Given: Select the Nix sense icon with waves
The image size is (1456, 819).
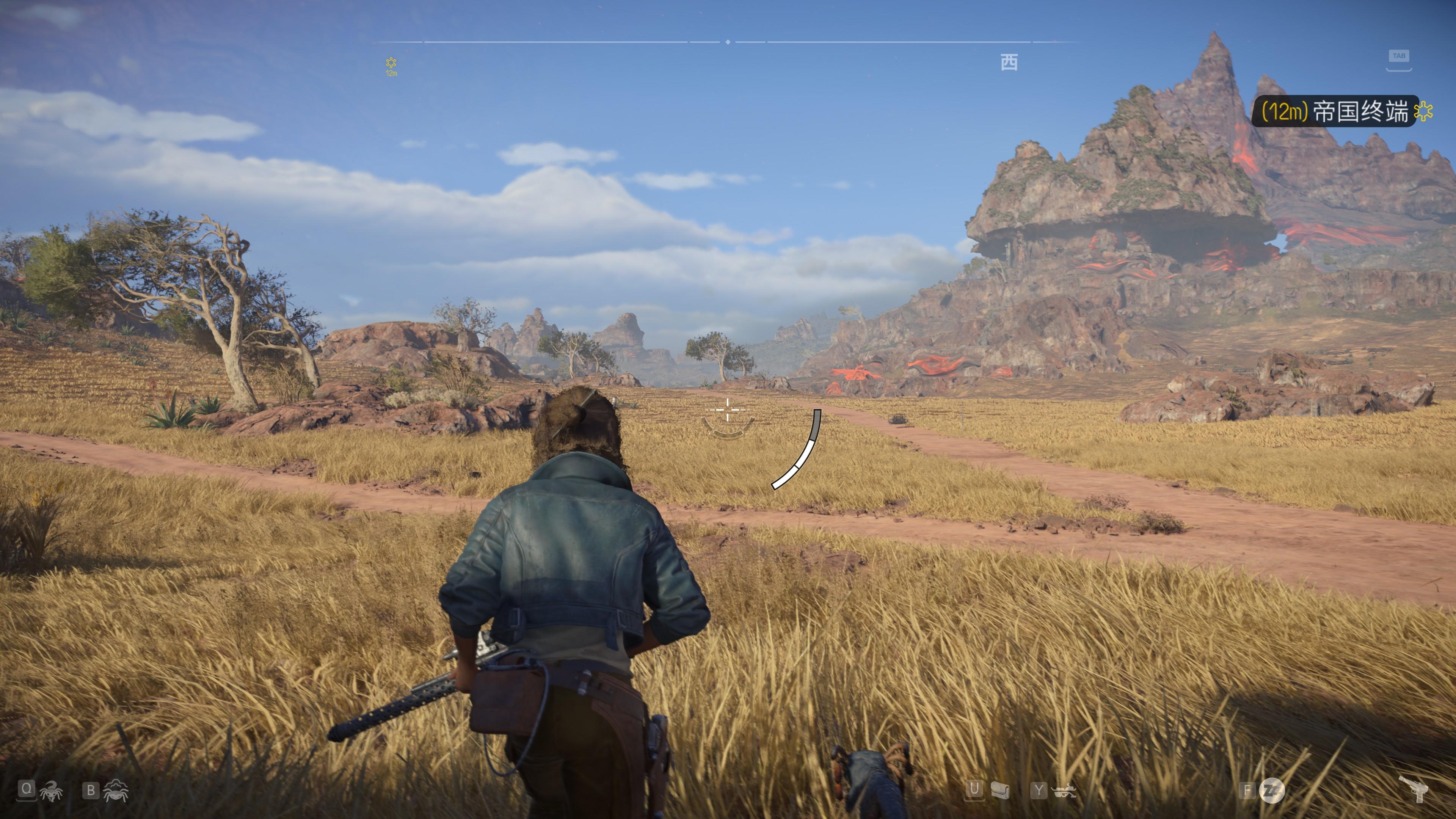Looking at the screenshot, I should click(x=116, y=791).
